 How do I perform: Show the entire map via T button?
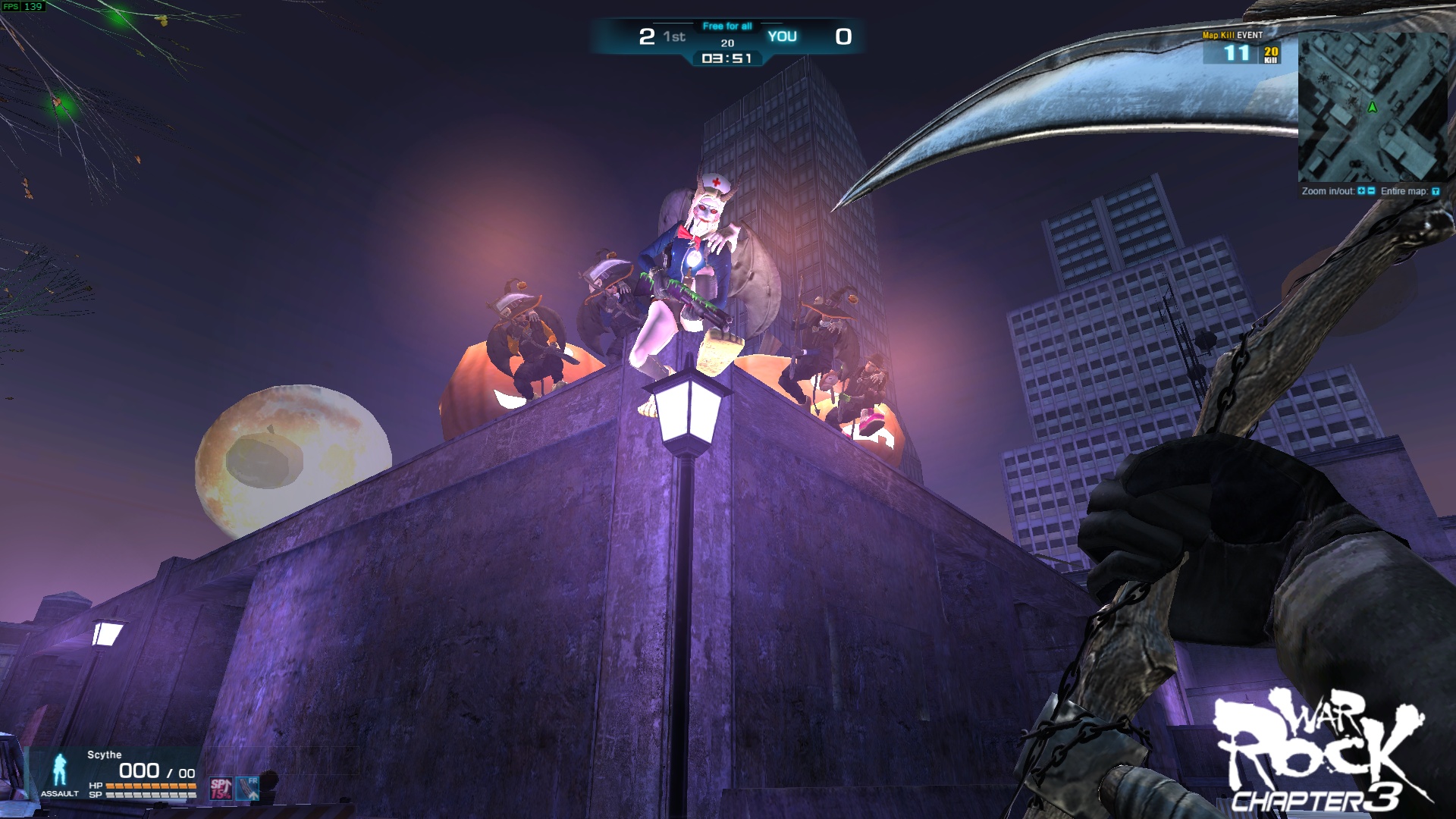pyautogui.click(x=1435, y=192)
